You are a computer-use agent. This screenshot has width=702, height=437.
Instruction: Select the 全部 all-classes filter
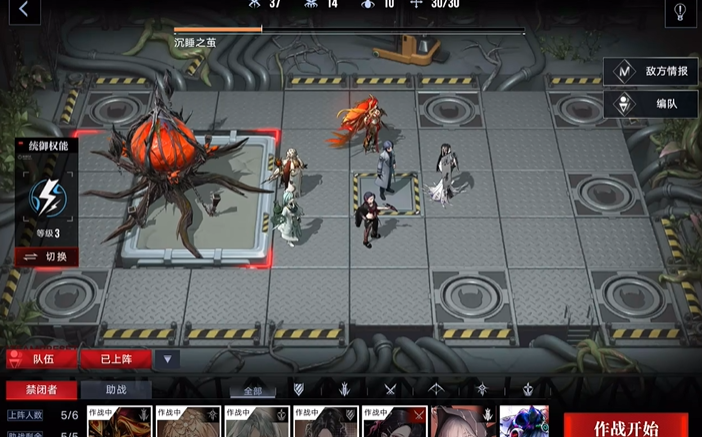pyautogui.click(x=254, y=389)
